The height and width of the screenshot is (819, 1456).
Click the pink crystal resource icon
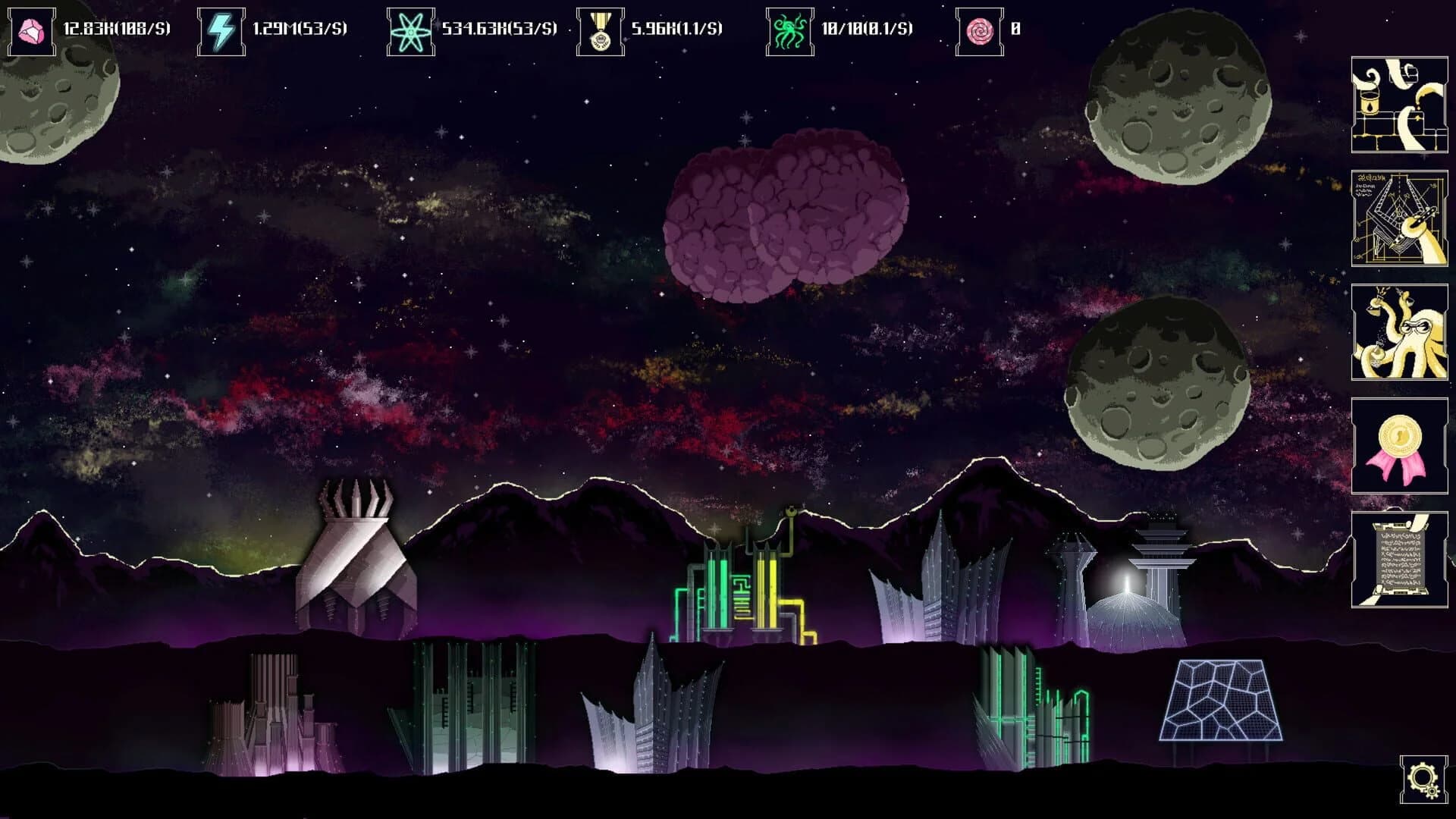[x=31, y=30]
